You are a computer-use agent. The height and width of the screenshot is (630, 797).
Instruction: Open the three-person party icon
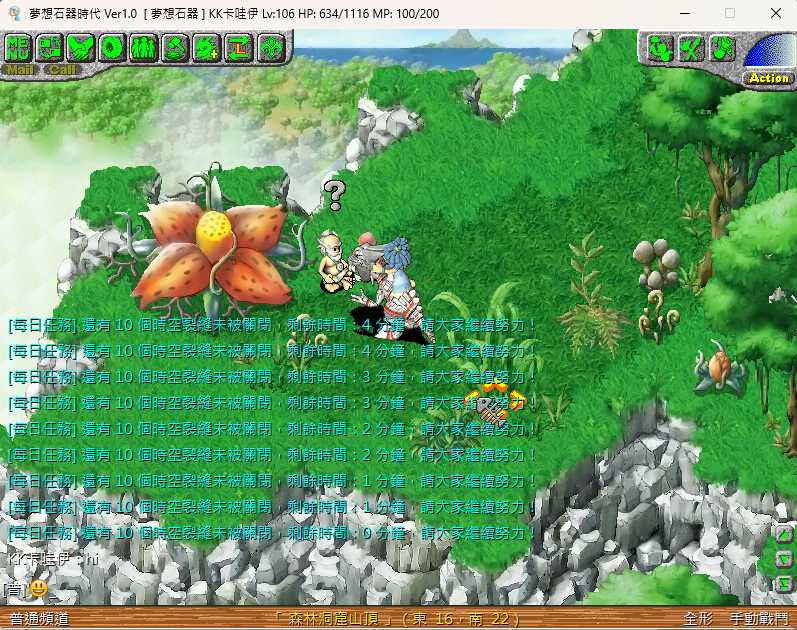[143, 47]
